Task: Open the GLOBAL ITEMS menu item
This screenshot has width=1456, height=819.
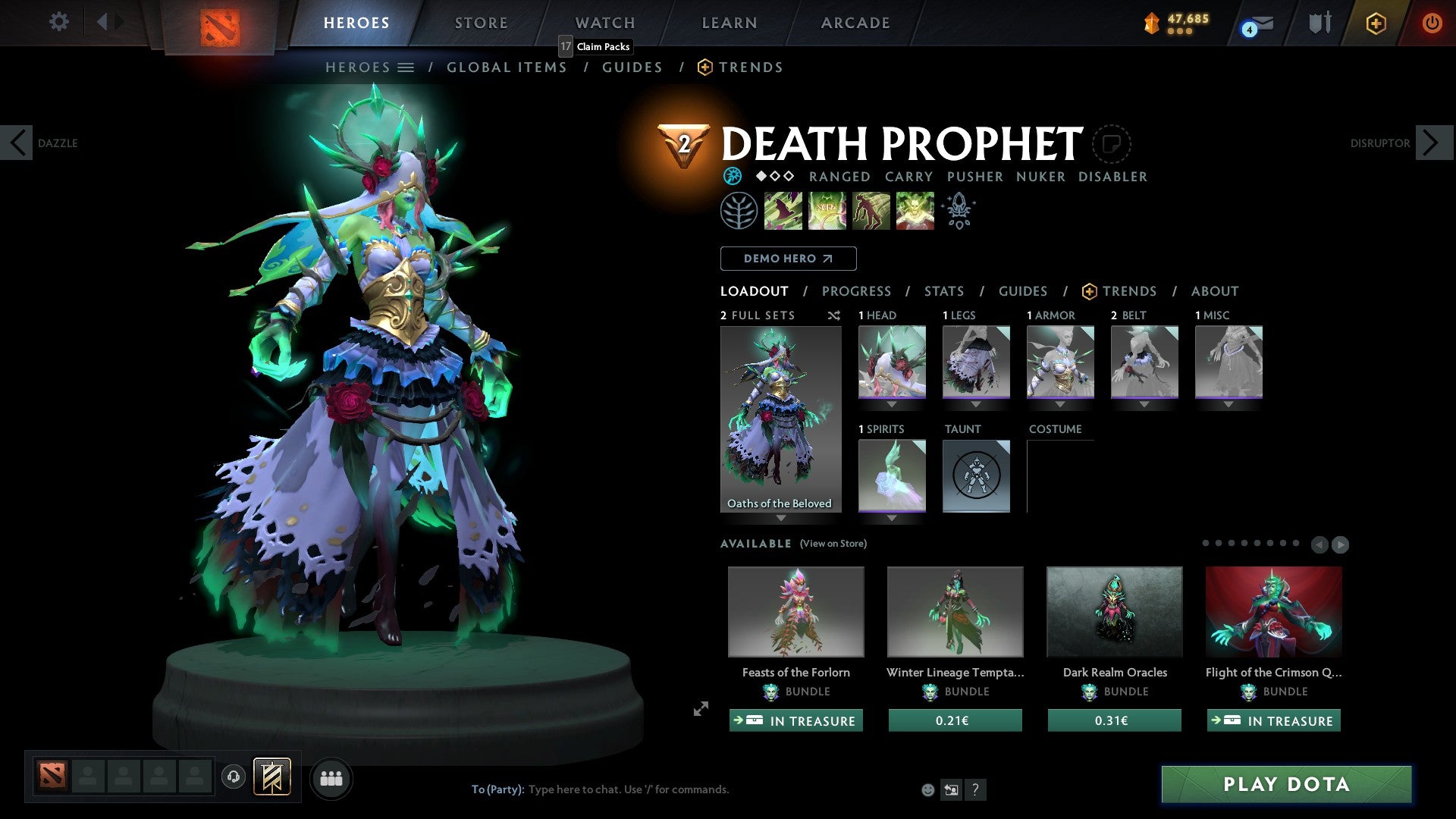Action: (x=507, y=67)
